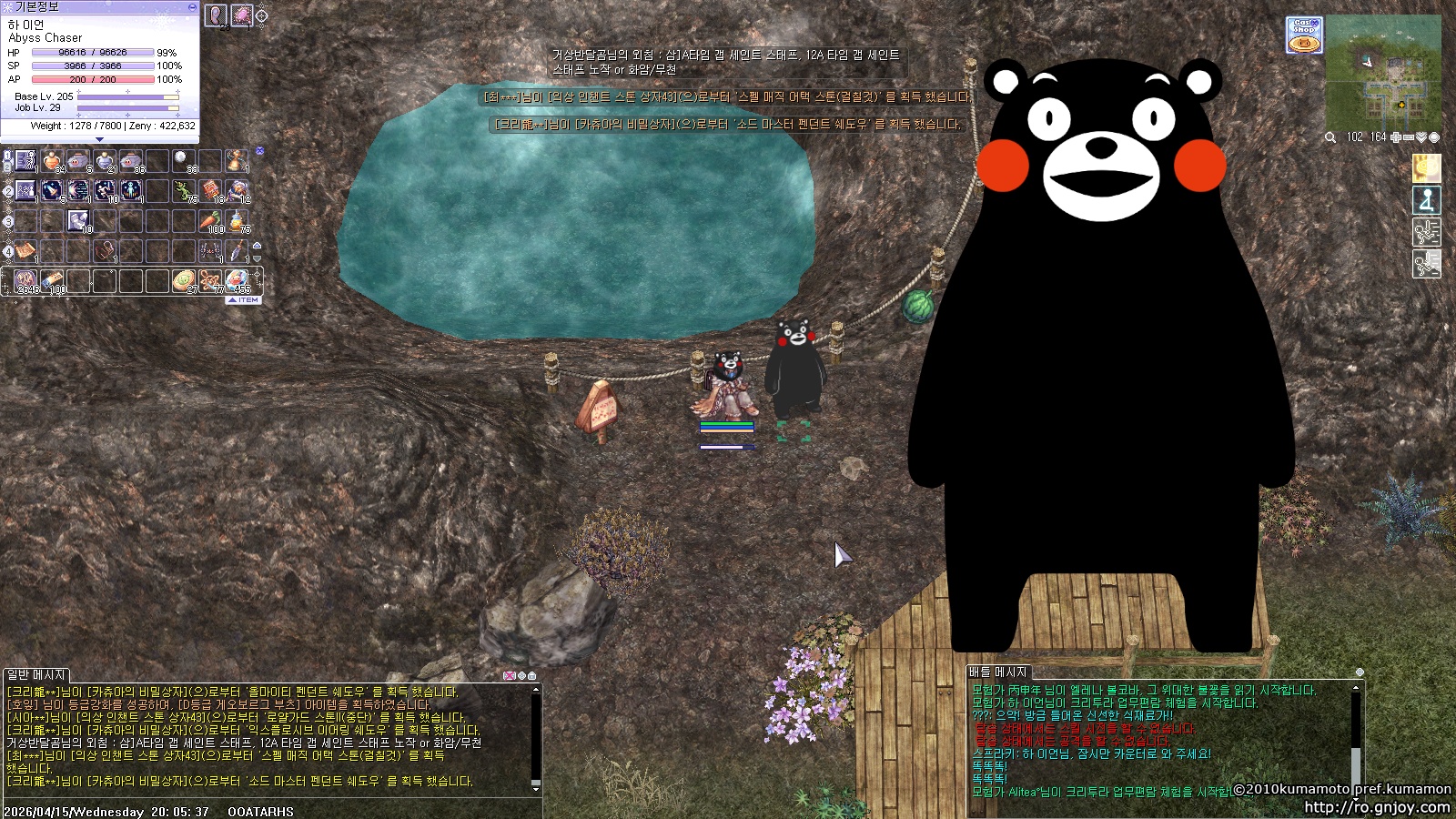Use the dagger hotbar slot
The image size is (1456, 819).
(x=237, y=250)
